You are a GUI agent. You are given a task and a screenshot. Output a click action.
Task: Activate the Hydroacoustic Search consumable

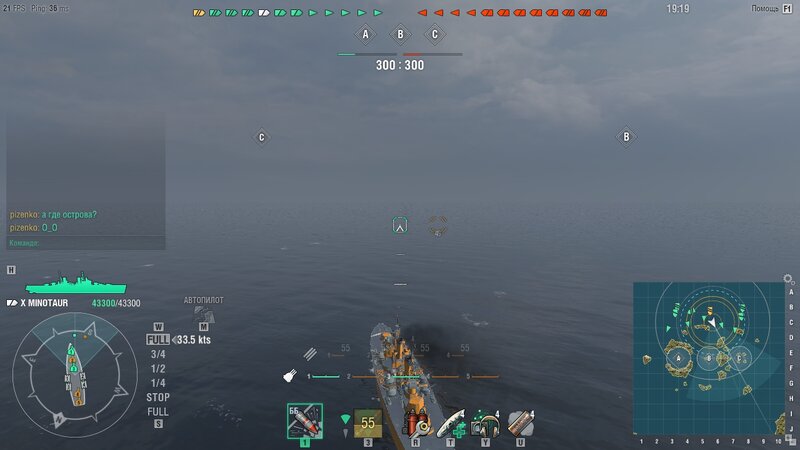(x=486, y=423)
